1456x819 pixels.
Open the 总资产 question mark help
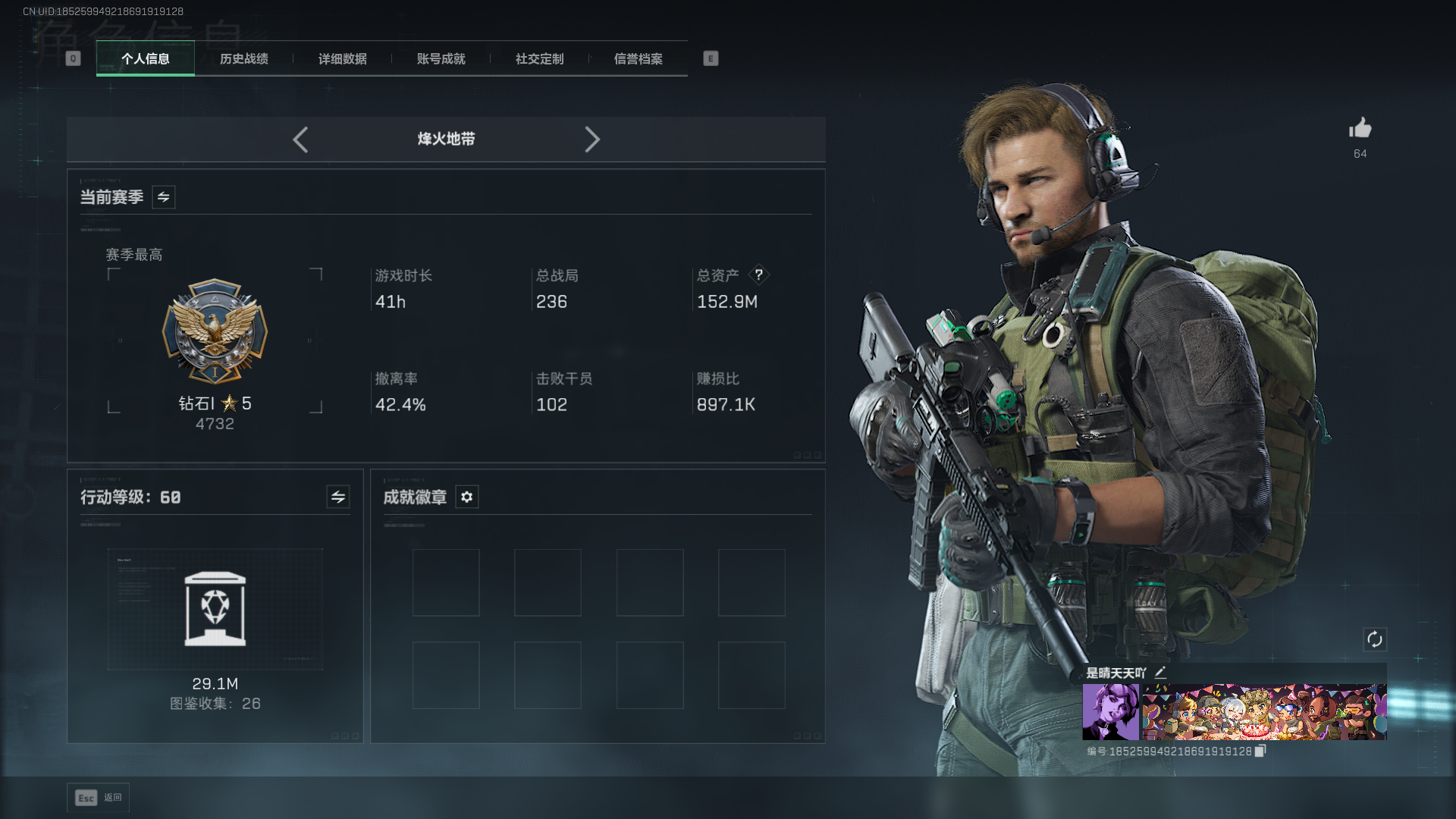point(758,275)
